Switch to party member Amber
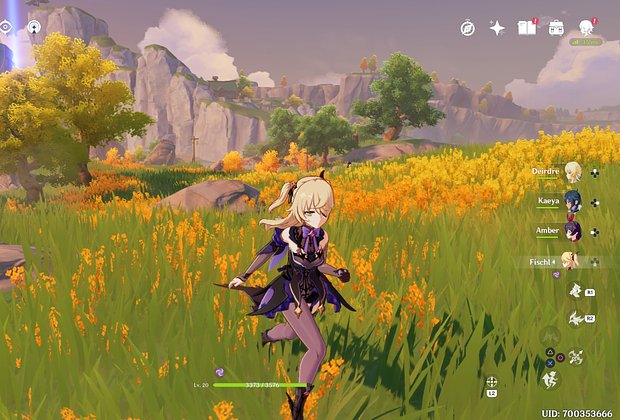Screen dimensions: 620x420 click(x=572, y=231)
